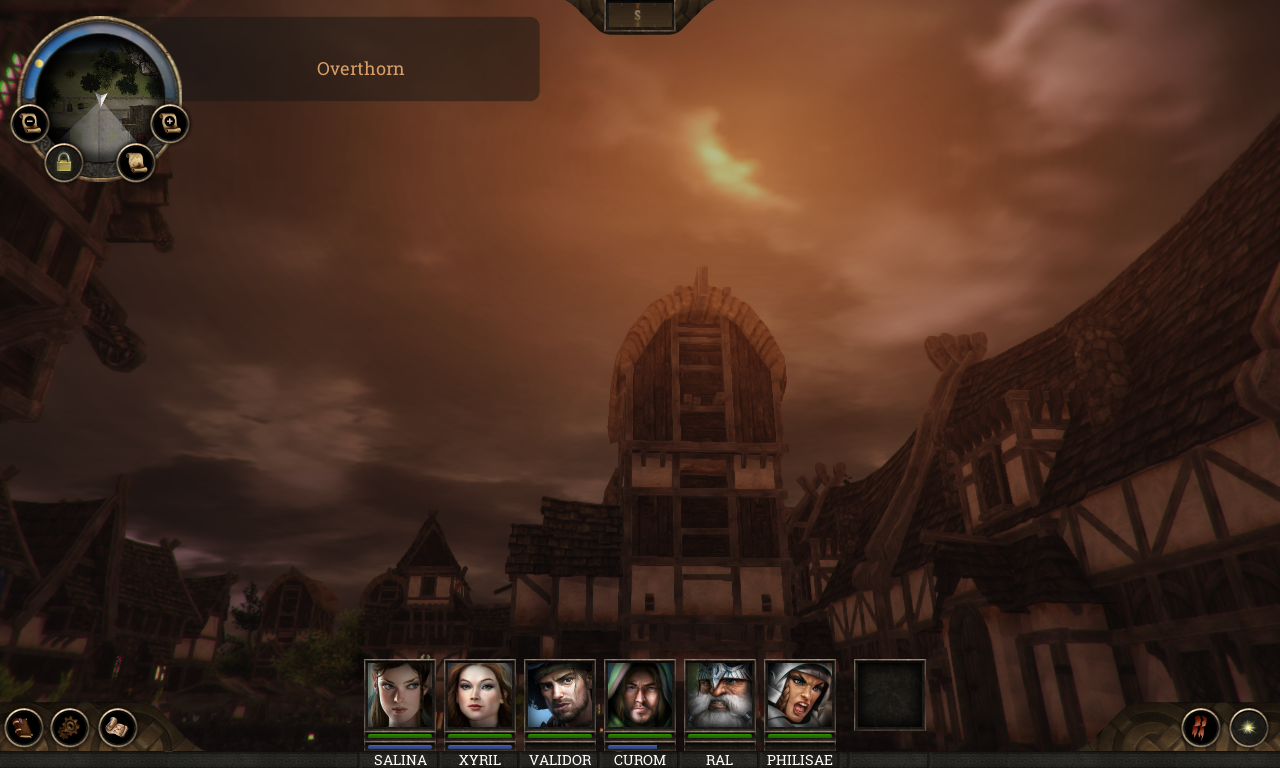Image resolution: width=1280 pixels, height=768 pixels.
Task: Open the journal book icon
Action: [x=22, y=725]
